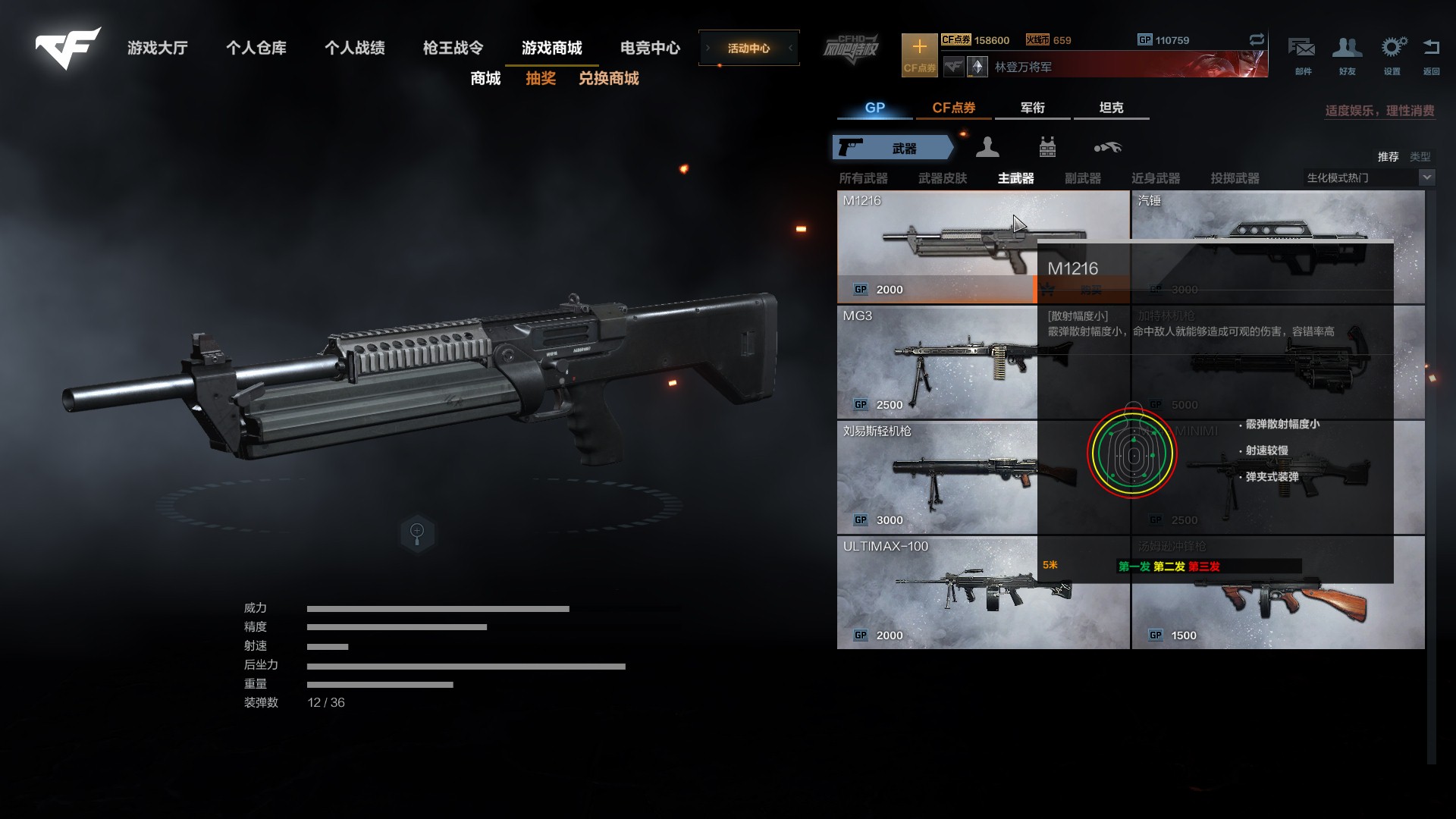
Task: Show 投掷武器 throwable weapons
Action: [1235, 178]
